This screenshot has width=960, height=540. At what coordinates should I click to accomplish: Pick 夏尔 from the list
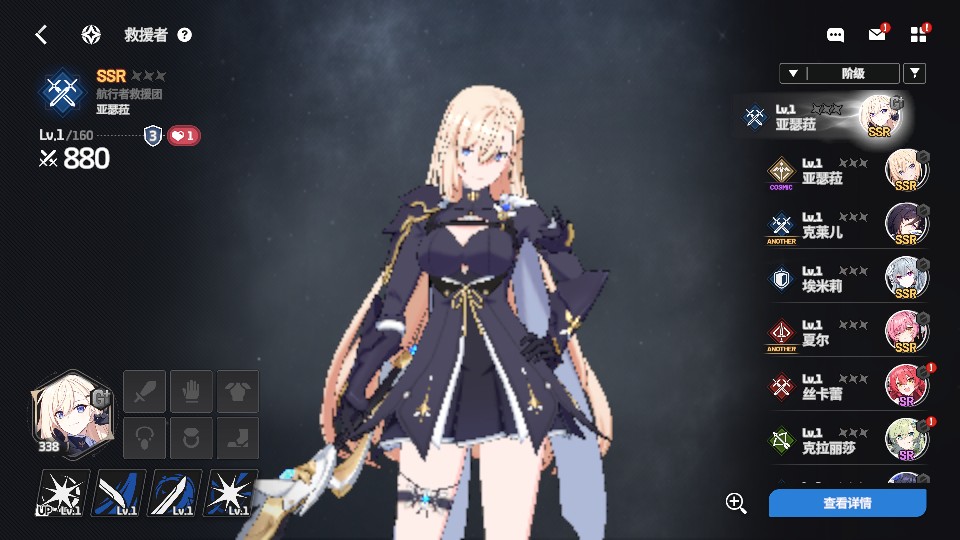[846, 333]
